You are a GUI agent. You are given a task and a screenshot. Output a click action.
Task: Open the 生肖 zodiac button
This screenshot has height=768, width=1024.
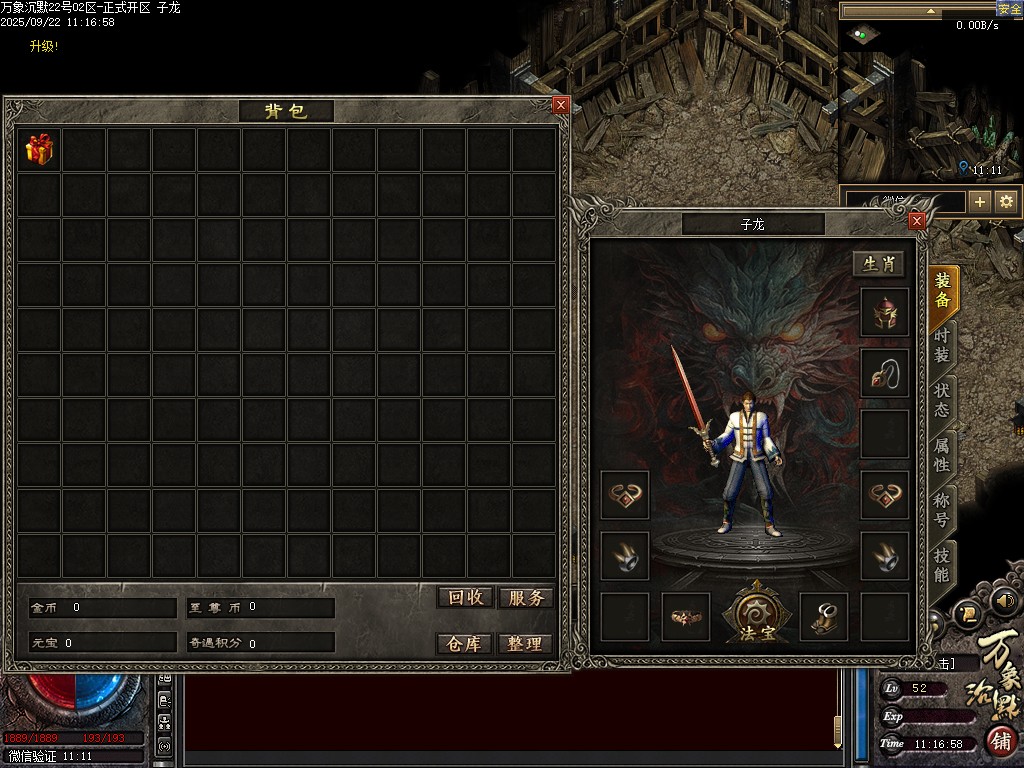click(879, 264)
